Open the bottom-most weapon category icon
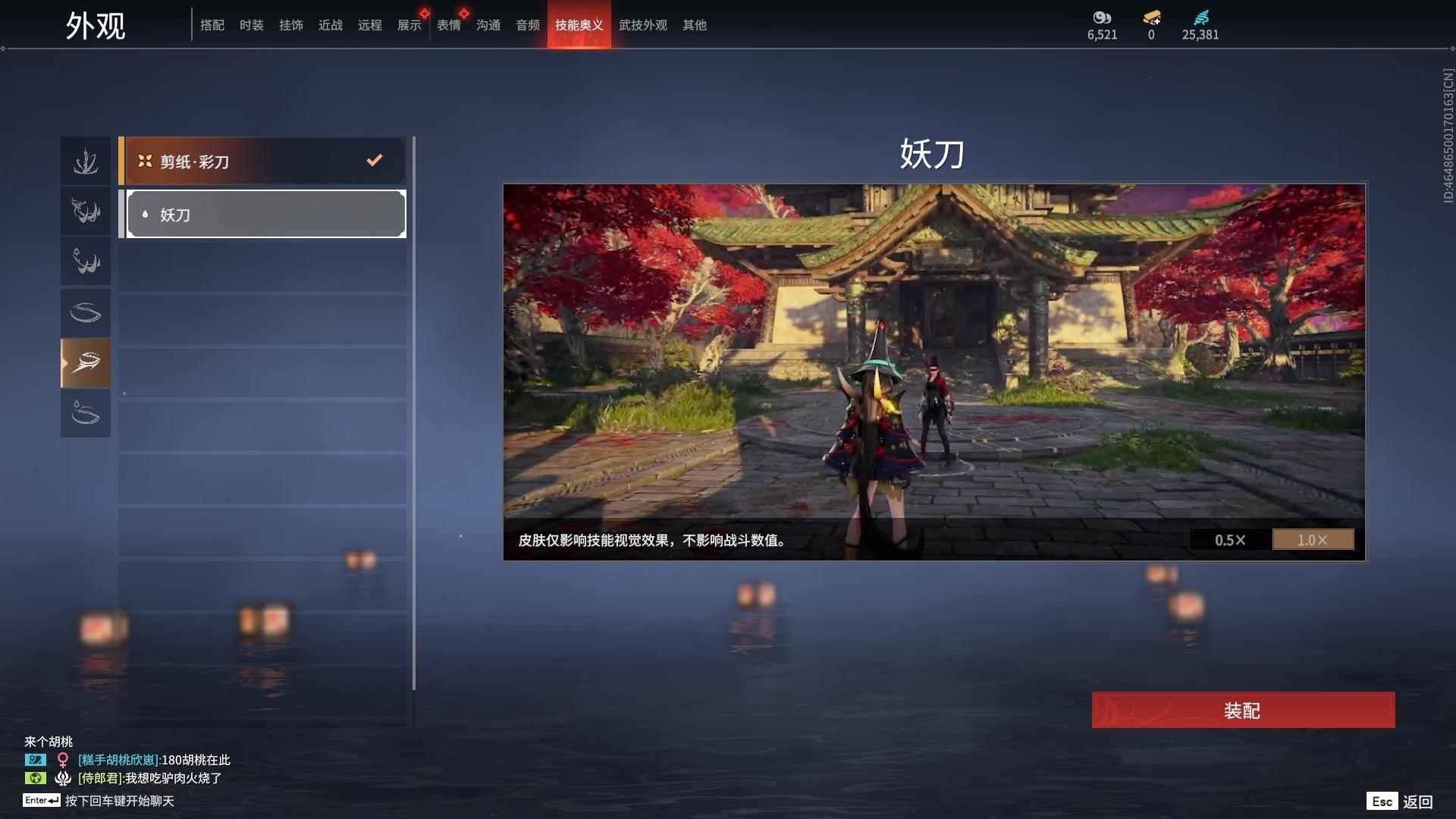Image resolution: width=1456 pixels, height=819 pixels. coord(85,414)
